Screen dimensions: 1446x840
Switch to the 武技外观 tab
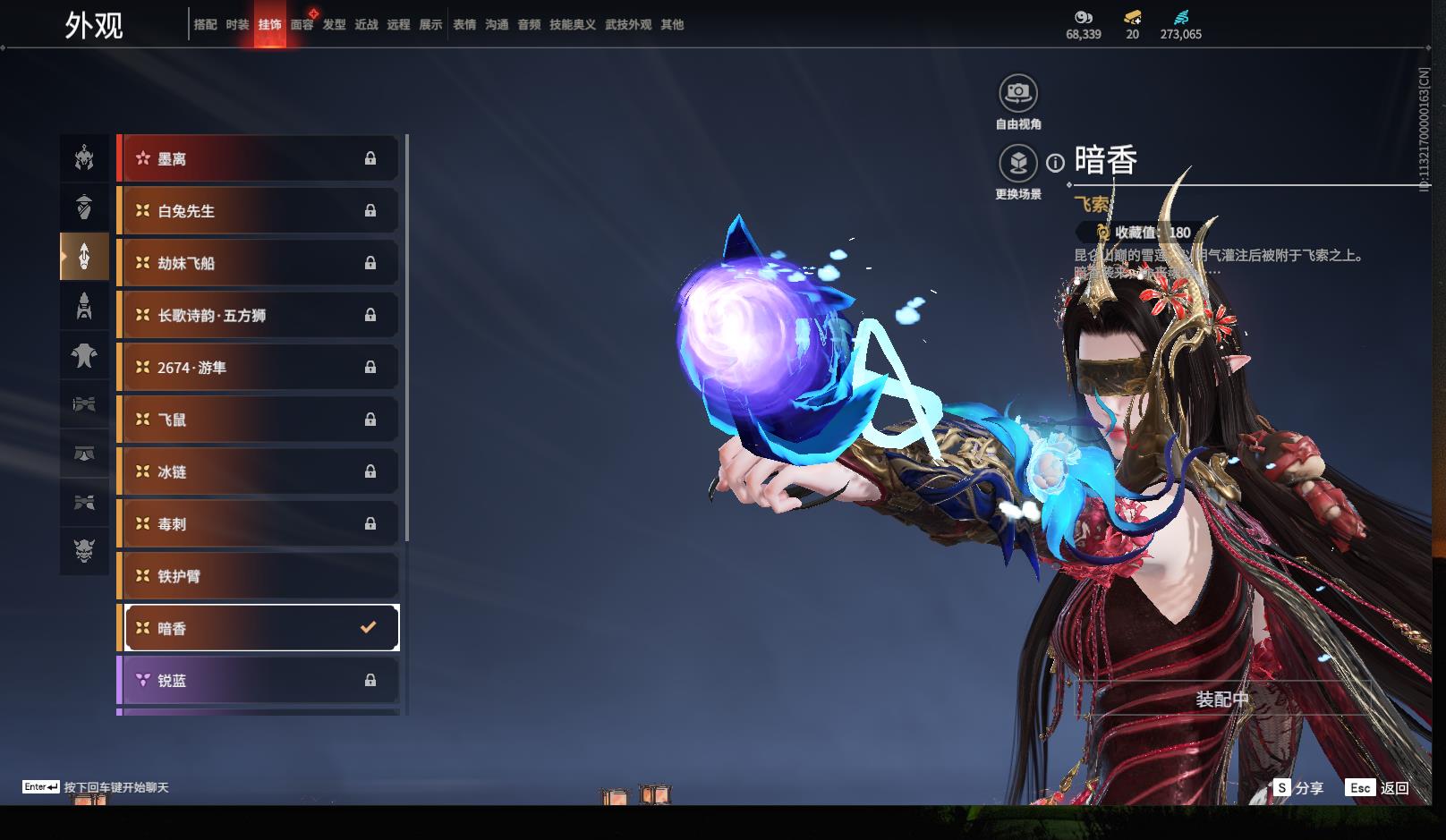pos(628,25)
